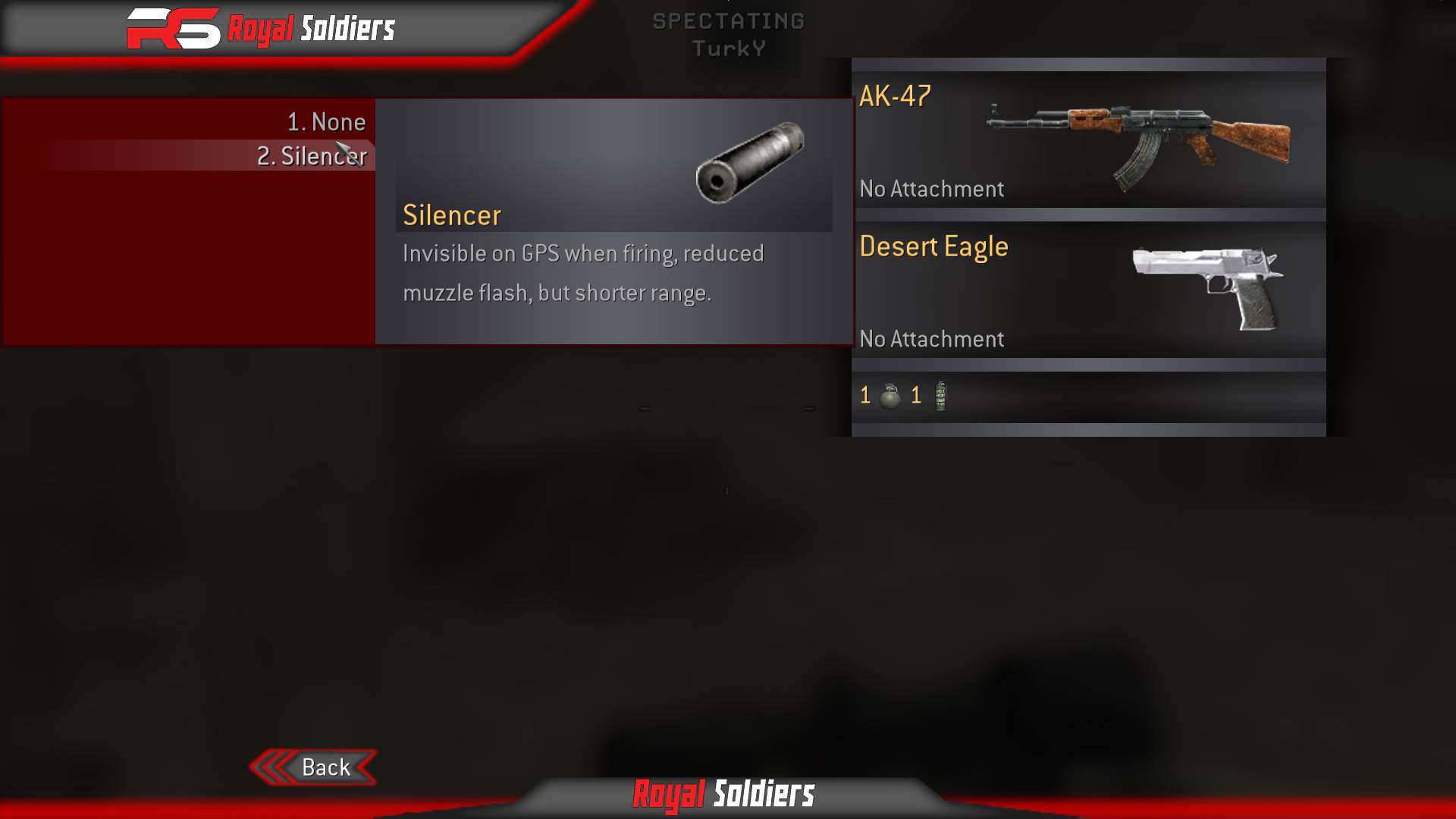Click the Back button
This screenshot has height=819, width=1456.
pyautogui.click(x=326, y=767)
